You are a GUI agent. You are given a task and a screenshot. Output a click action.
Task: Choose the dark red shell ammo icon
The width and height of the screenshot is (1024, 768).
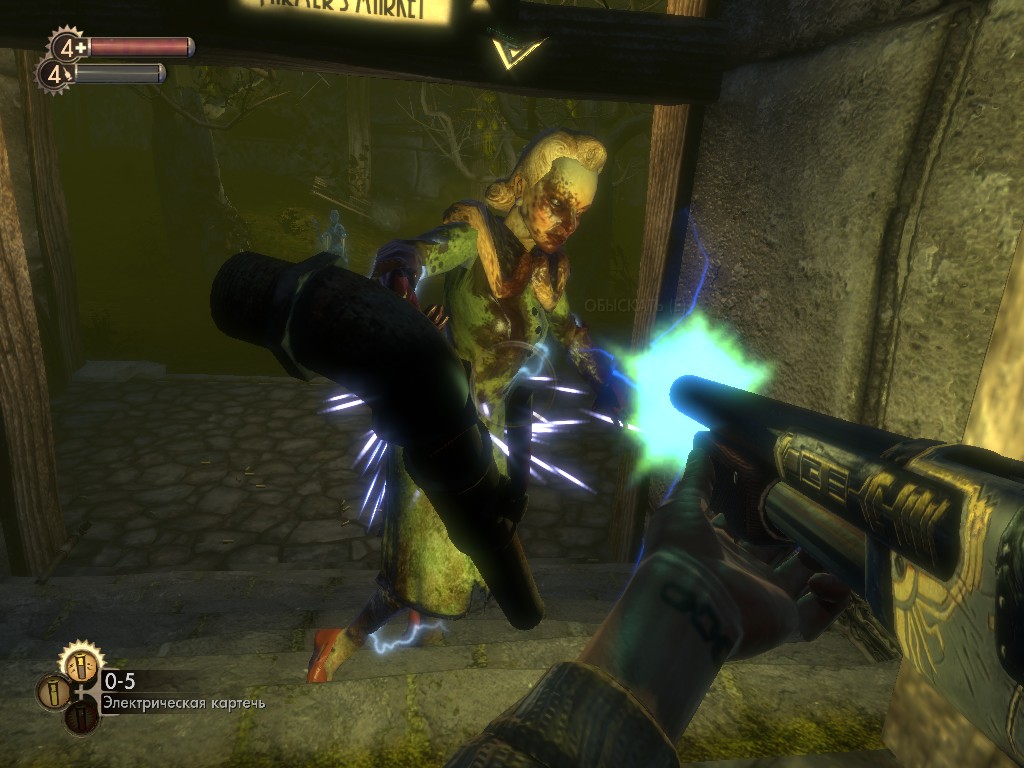point(82,718)
